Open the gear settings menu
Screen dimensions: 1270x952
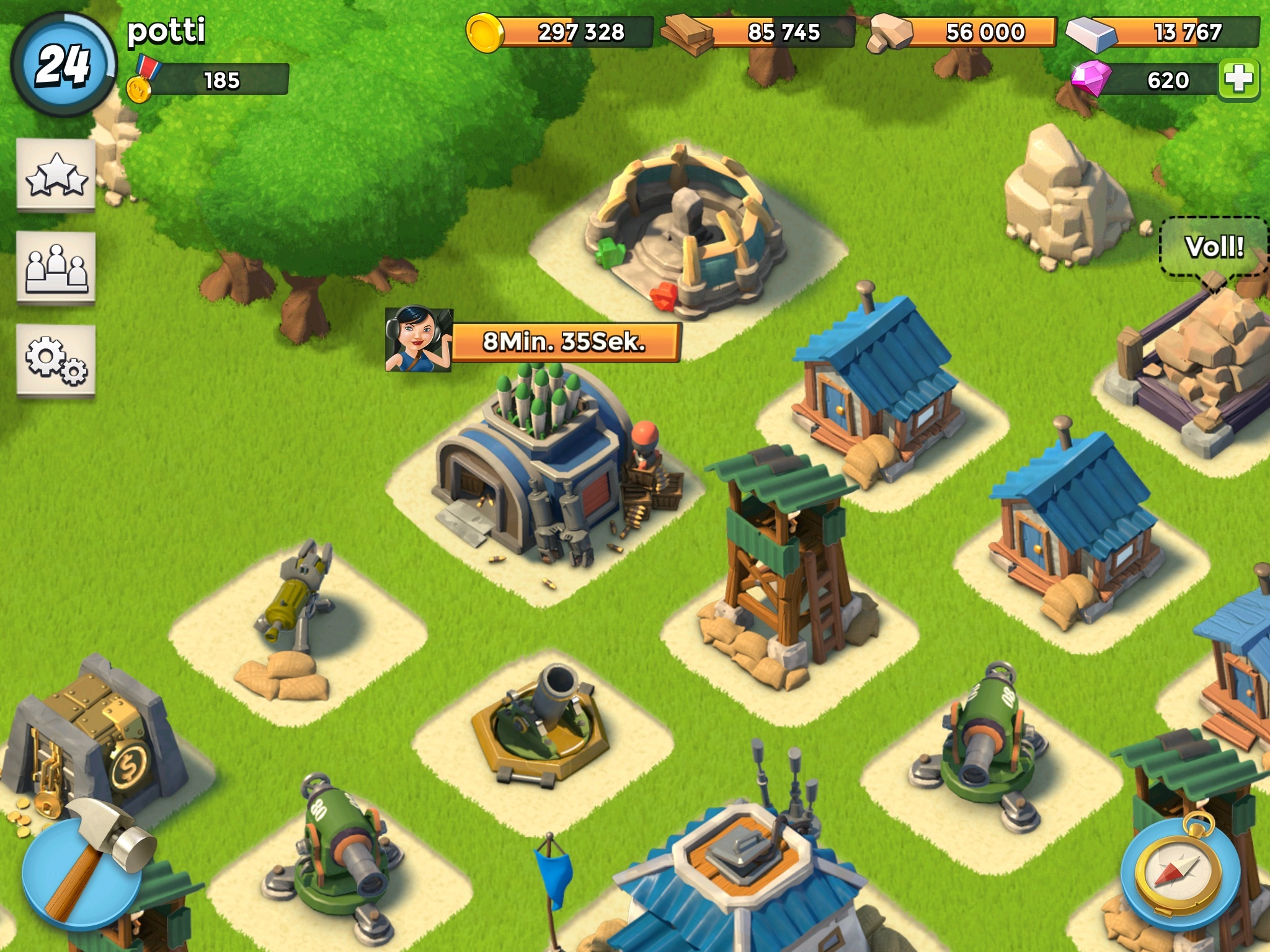coord(56,359)
